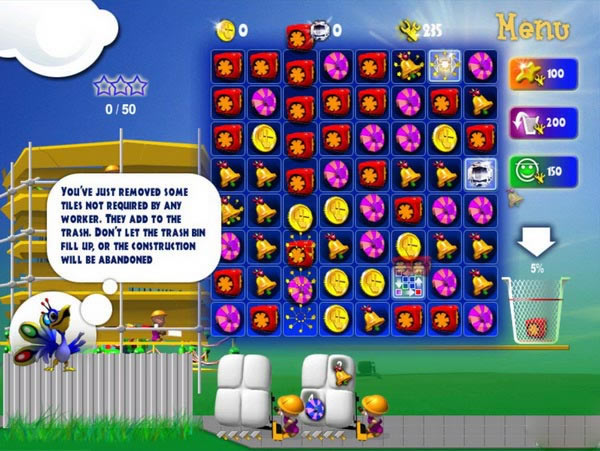Use the purple arrow power-up costing 200
The height and width of the screenshot is (451, 600).
pyautogui.click(x=538, y=120)
